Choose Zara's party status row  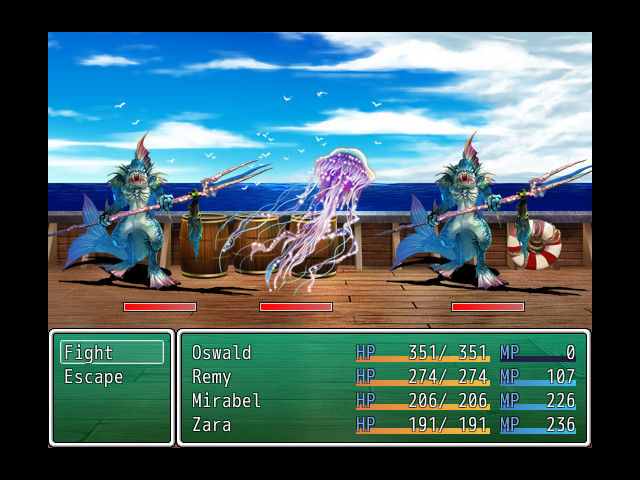point(383,425)
